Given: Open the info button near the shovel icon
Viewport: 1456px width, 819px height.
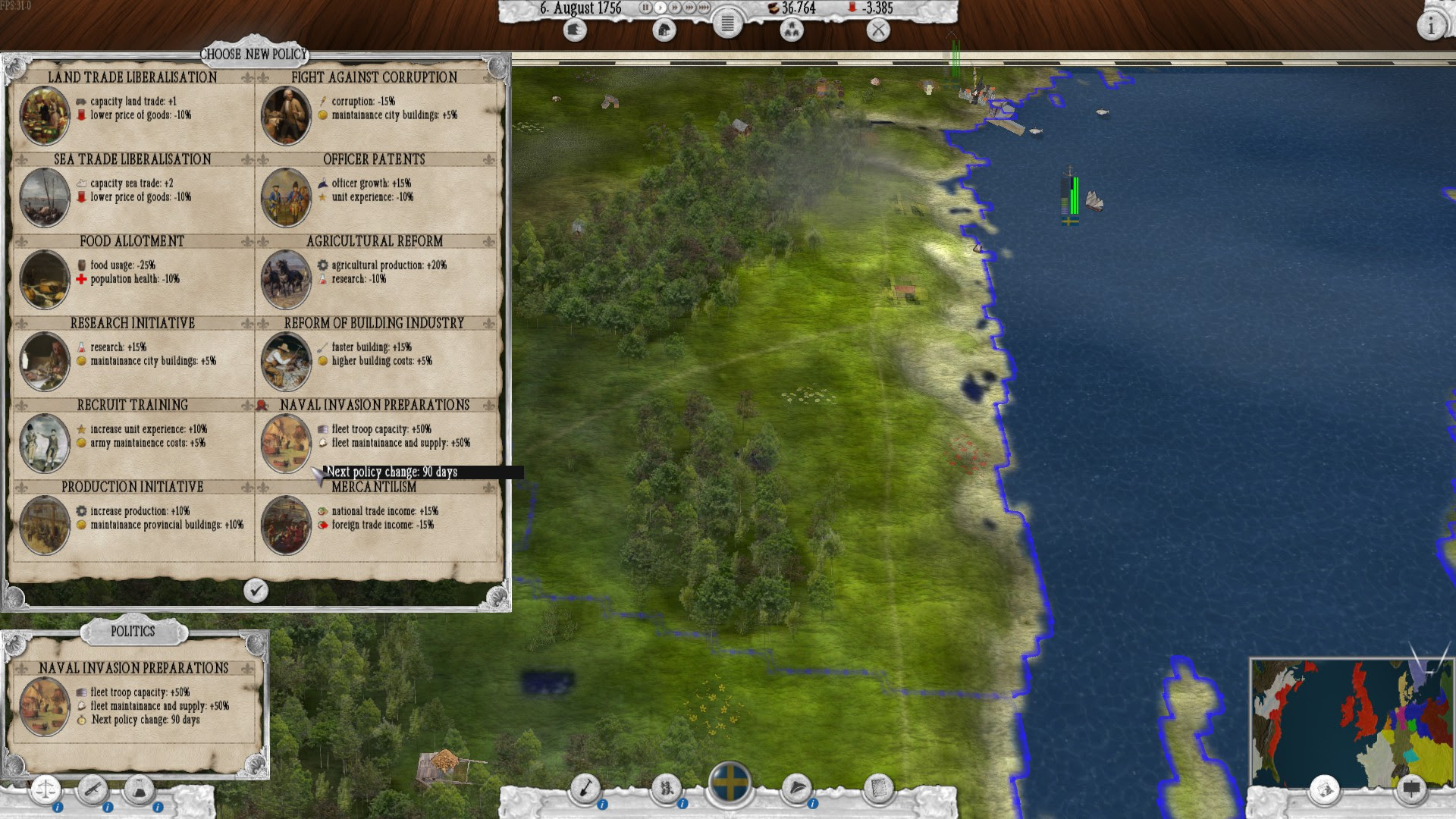Looking at the screenshot, I should point(602,805).
